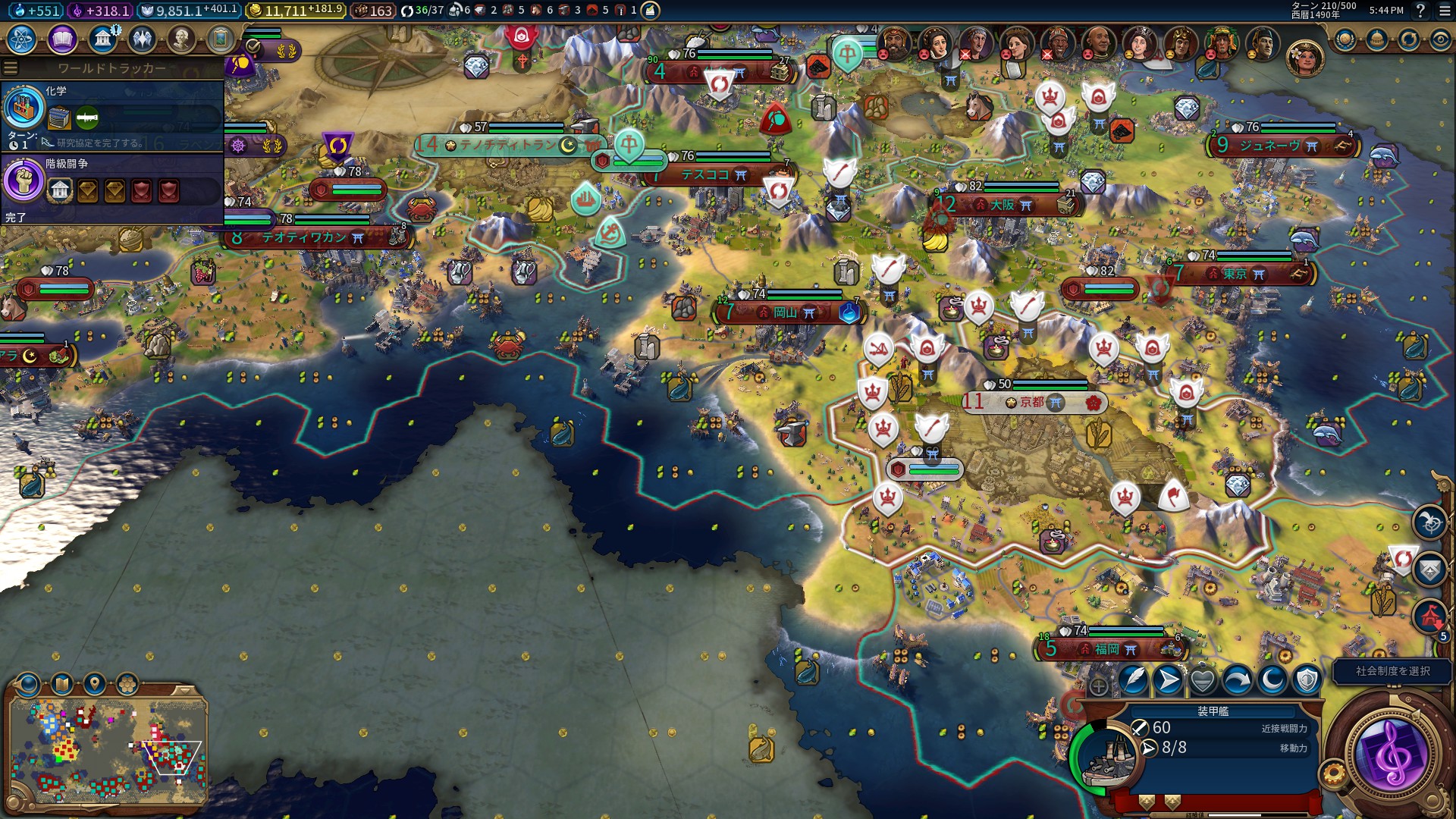This screenshot has height=819, width=1456.
Task: Open the technology tree atom button
Action: [22, 39]
